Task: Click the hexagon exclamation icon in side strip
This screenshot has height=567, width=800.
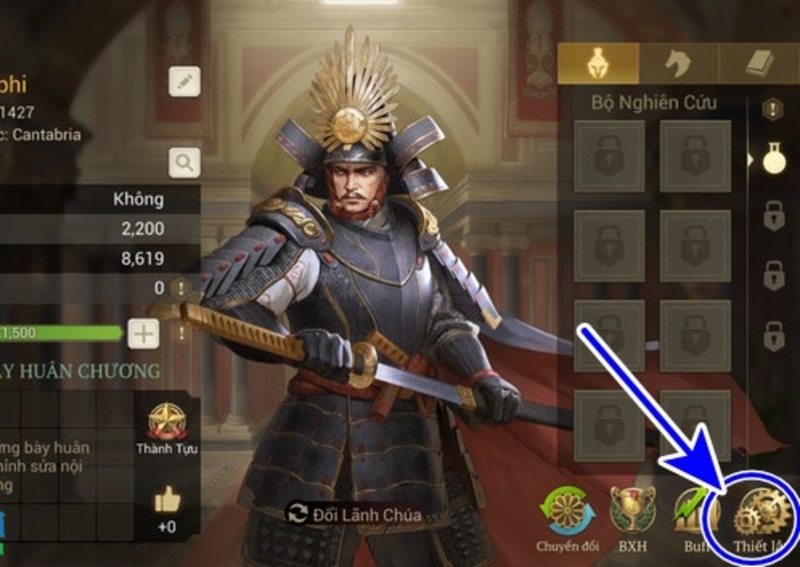Action: pos(773,109)
